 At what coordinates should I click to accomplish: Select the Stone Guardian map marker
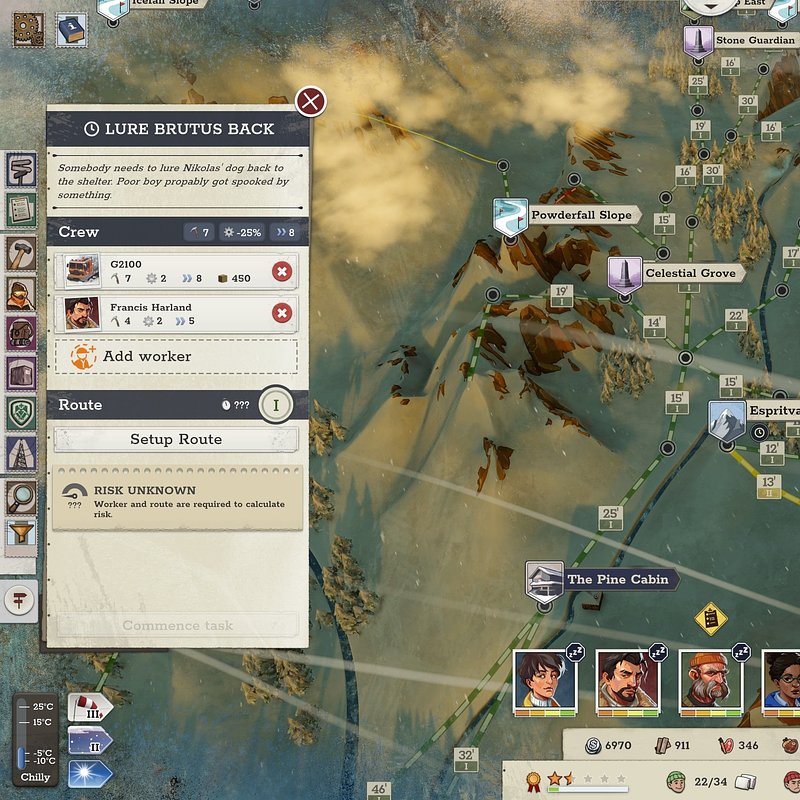[x=697, y=42]
